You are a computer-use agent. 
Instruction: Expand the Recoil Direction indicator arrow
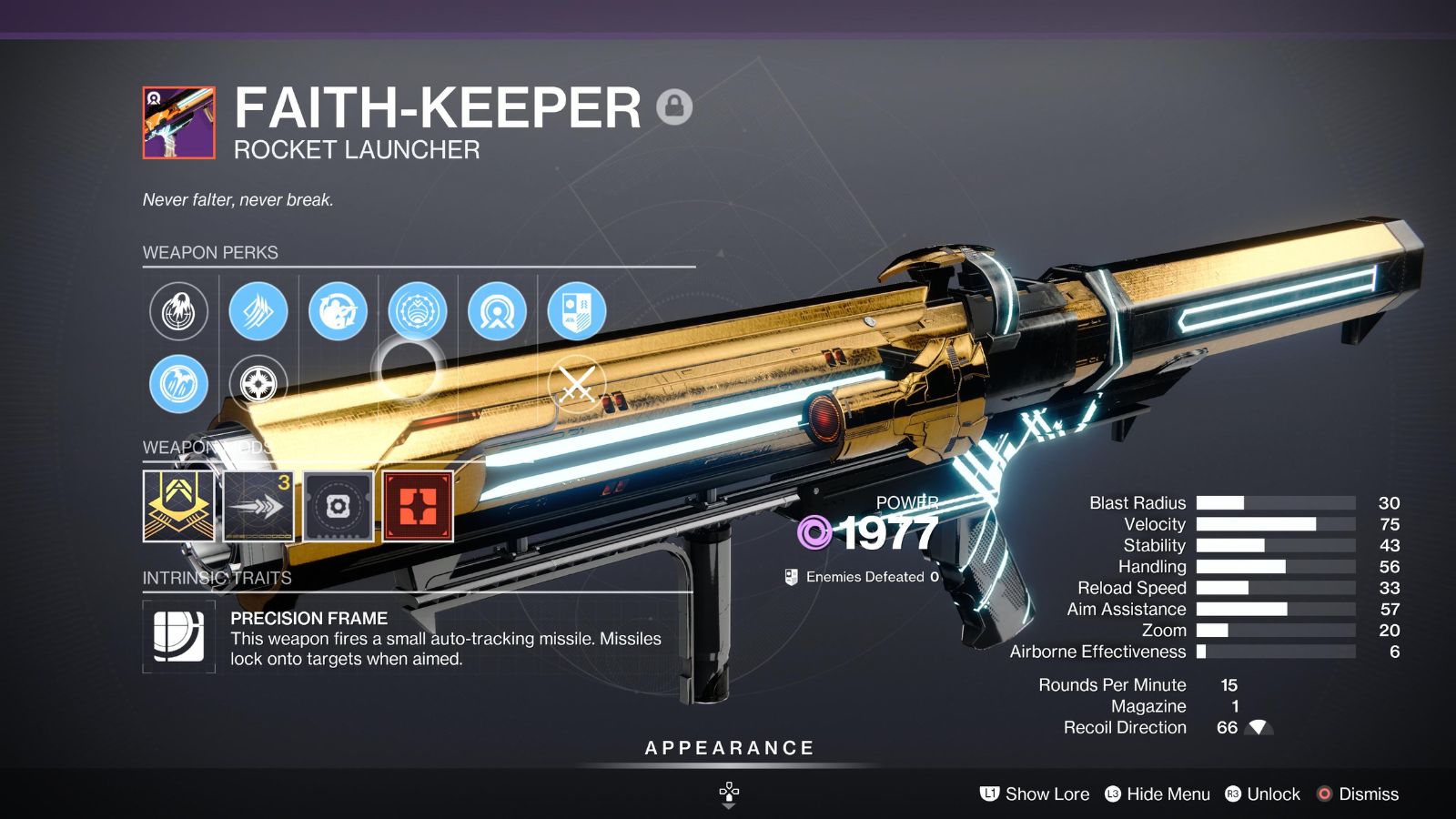pos(1259,727)
